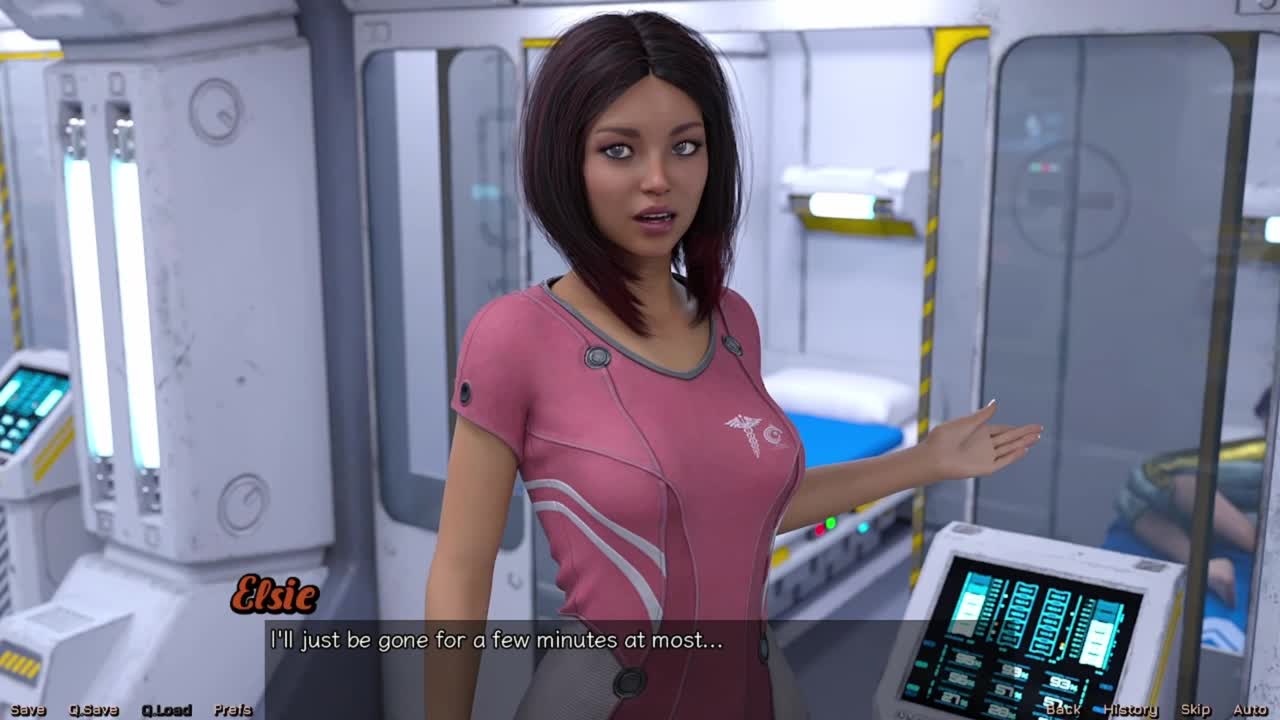Go Back one dialogue line
The image size is (1280, 720).
pos(1062,710)
